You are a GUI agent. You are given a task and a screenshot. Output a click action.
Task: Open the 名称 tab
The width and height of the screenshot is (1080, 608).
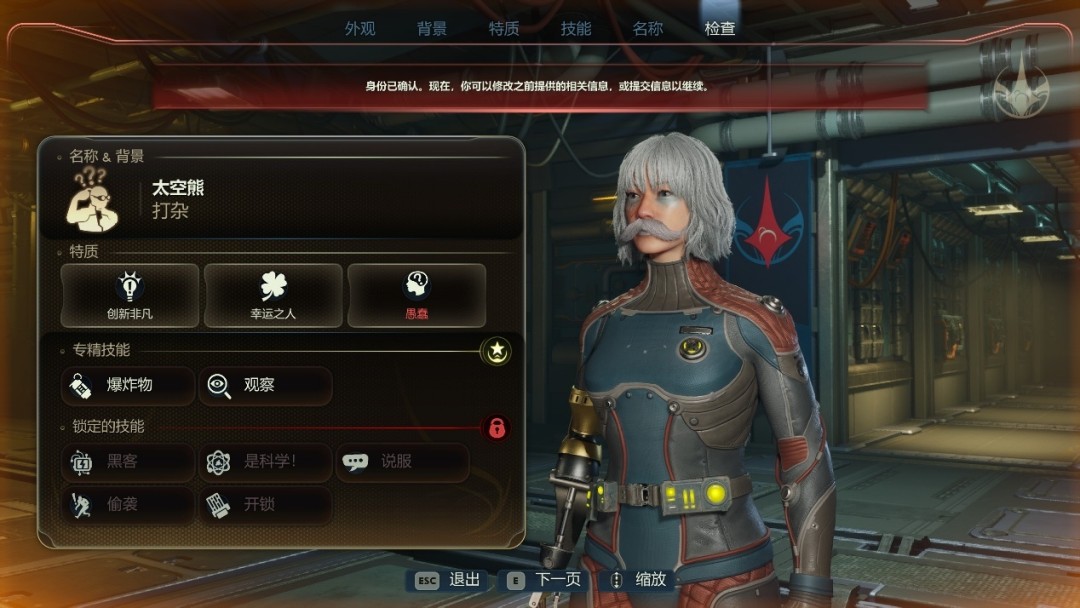click(x=648, y=29)
